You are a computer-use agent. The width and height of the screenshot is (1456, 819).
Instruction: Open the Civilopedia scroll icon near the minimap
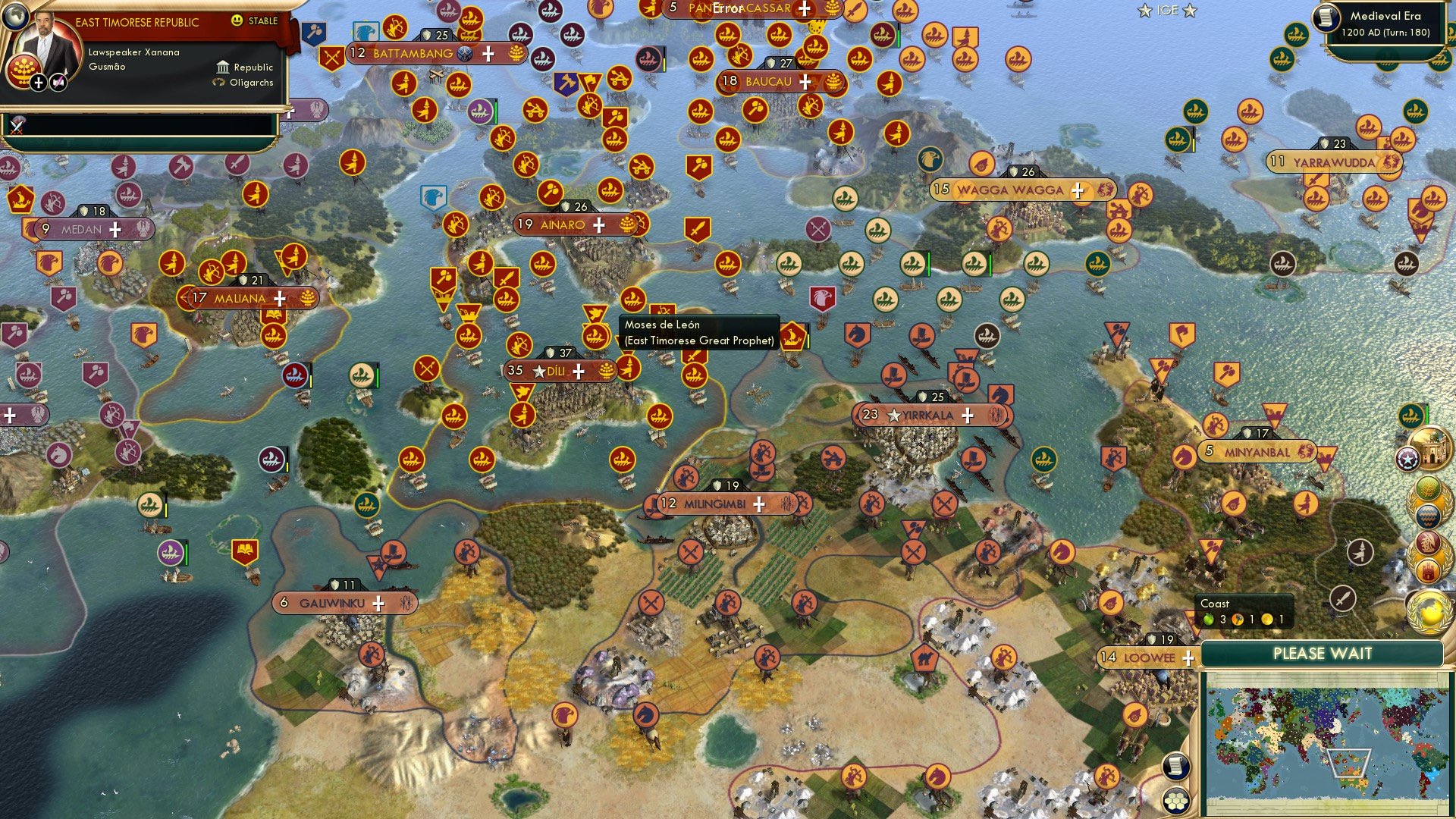tap(1176, 767)
